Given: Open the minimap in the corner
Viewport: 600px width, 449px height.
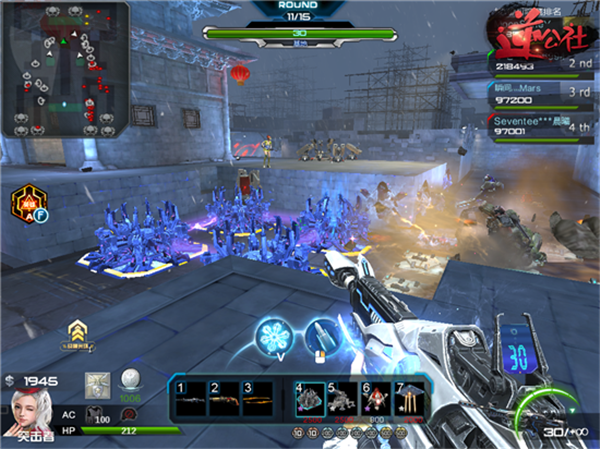Looking at the screenshot, I should tap(65, 70).
